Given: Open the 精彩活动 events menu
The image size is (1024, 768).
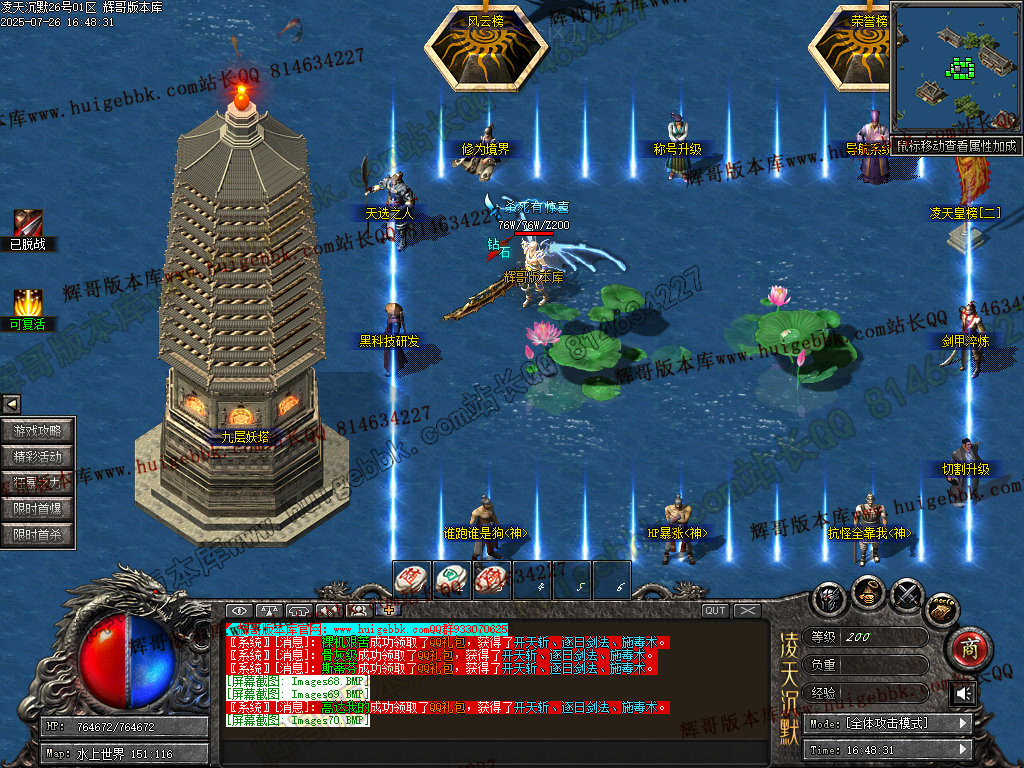Looking at the screenshot, I should pos(38,457).
